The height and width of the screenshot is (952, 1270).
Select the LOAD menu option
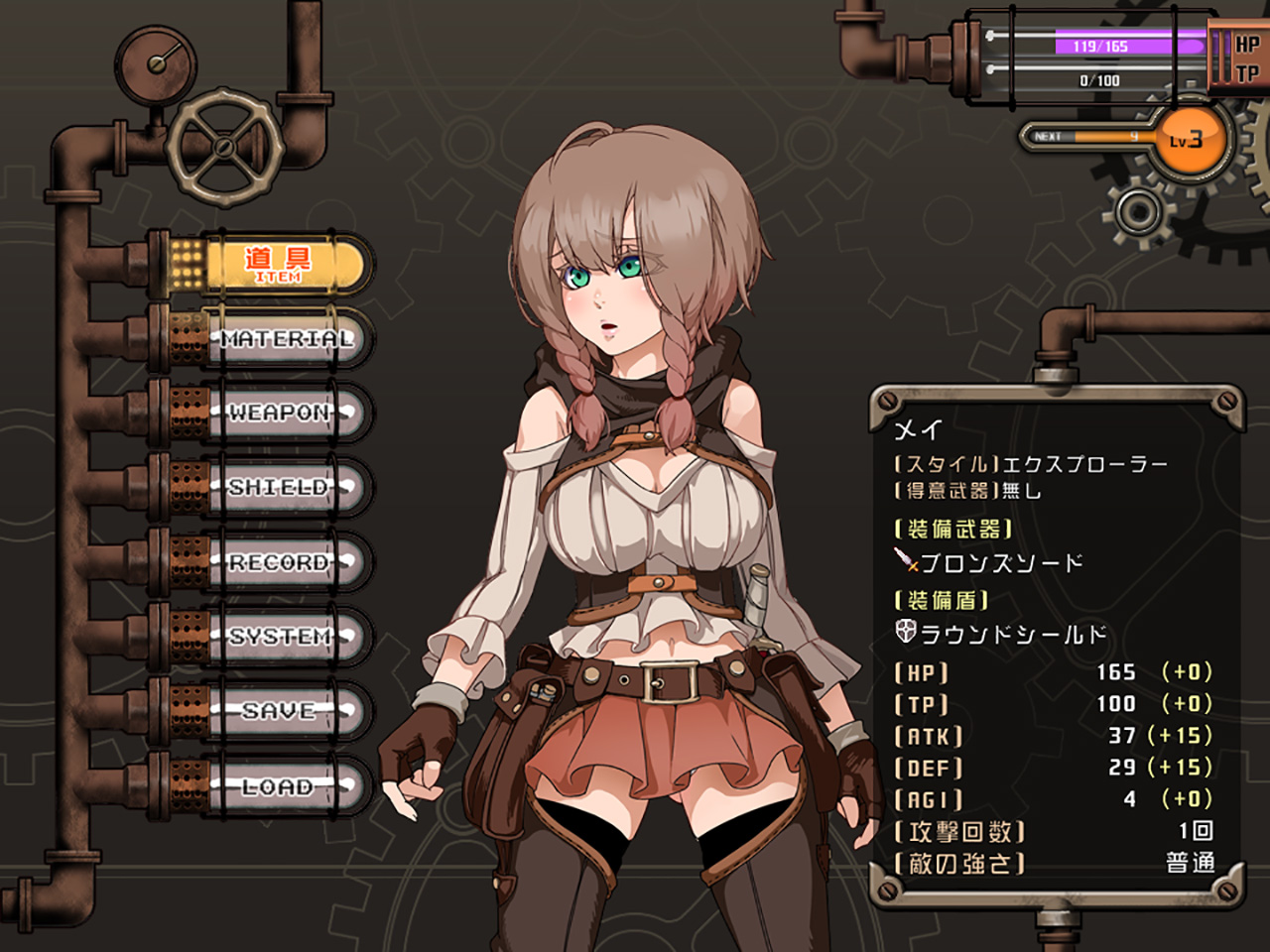pos(280,786)
